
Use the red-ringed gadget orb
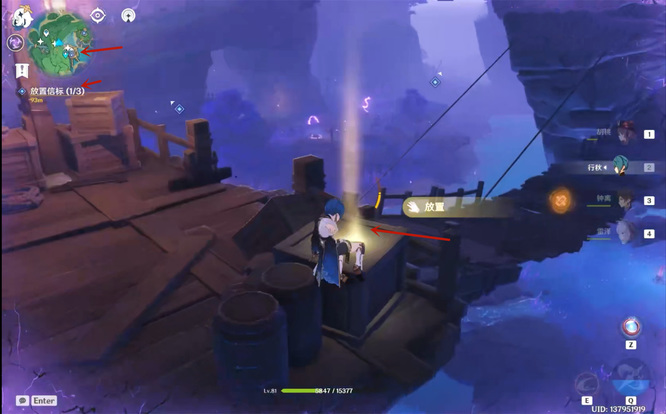(631, 327)
